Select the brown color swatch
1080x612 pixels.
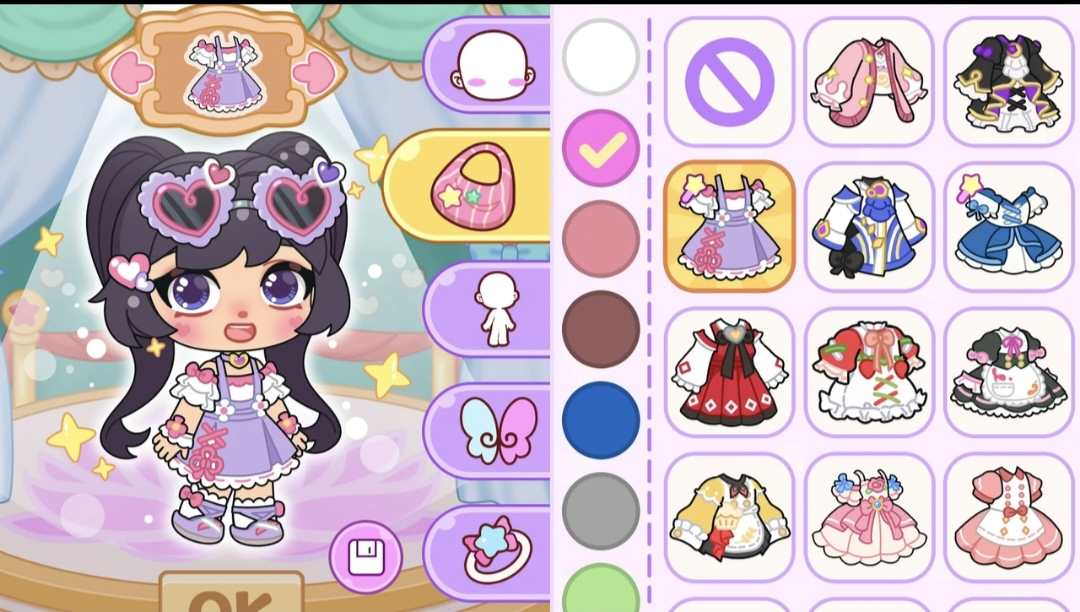[x=601, y=329]
